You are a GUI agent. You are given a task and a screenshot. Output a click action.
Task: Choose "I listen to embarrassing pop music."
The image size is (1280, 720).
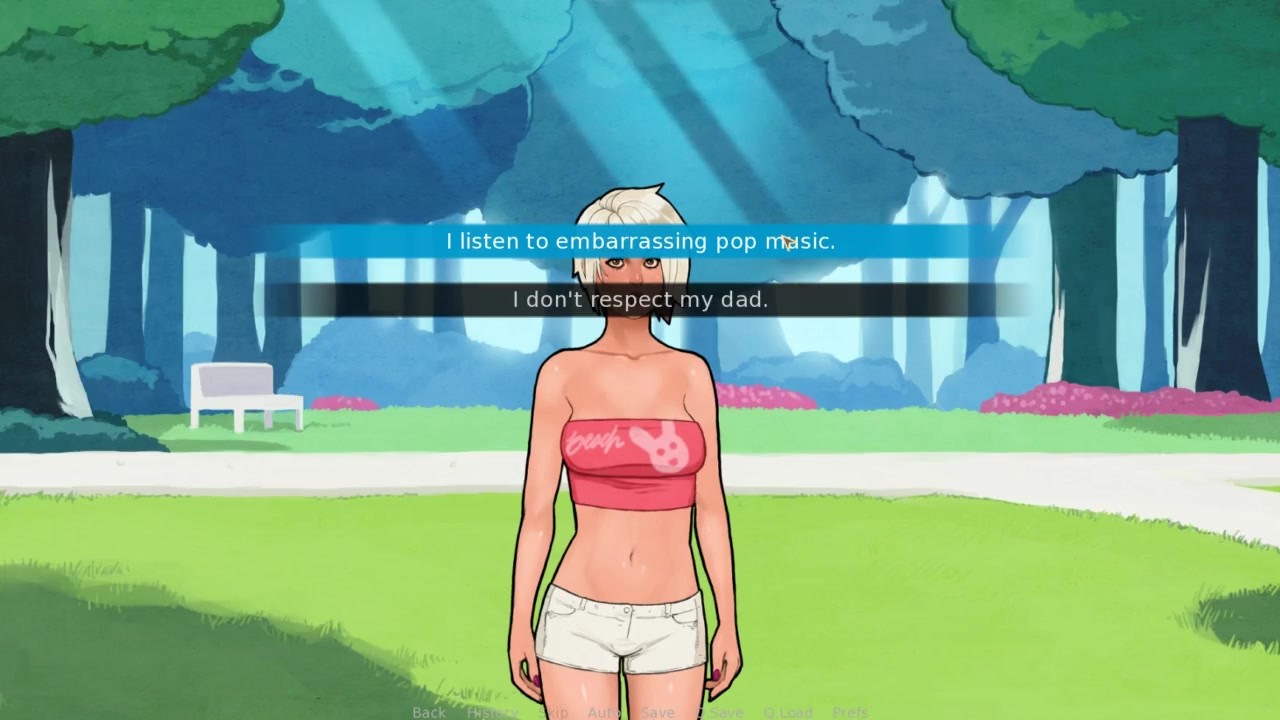(x=640, y=241)
